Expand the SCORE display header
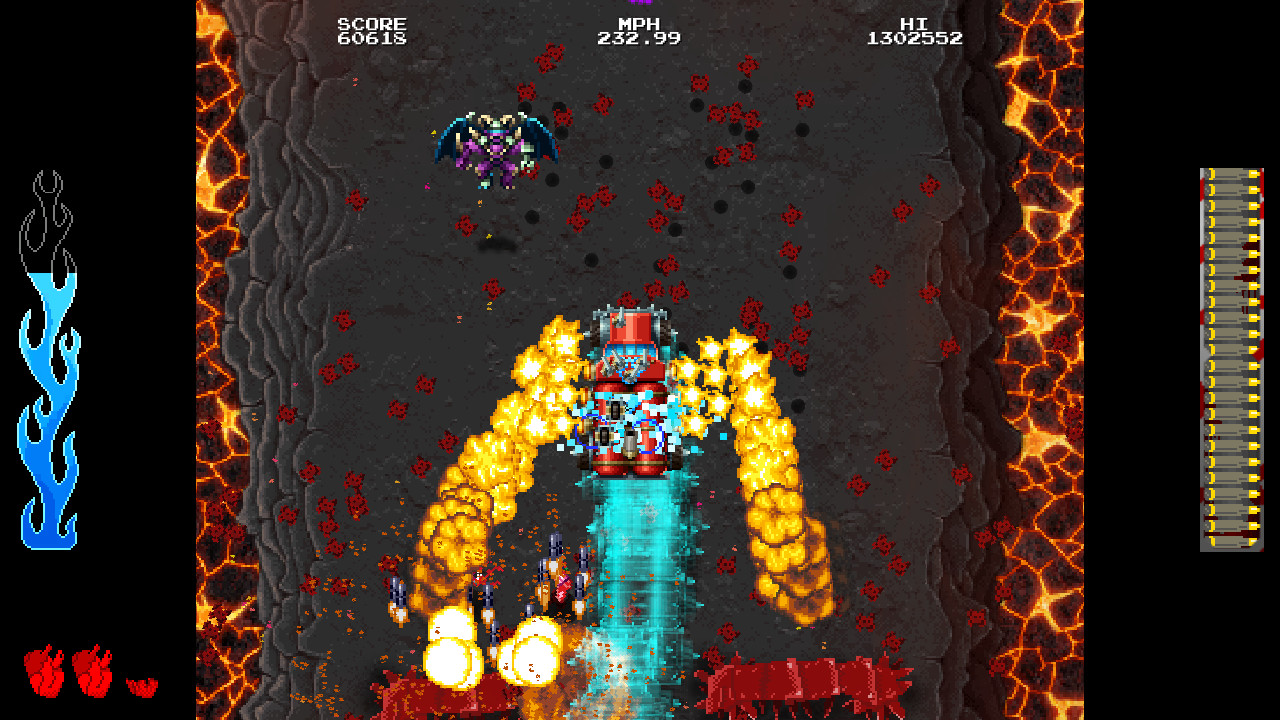 (371, 23)
